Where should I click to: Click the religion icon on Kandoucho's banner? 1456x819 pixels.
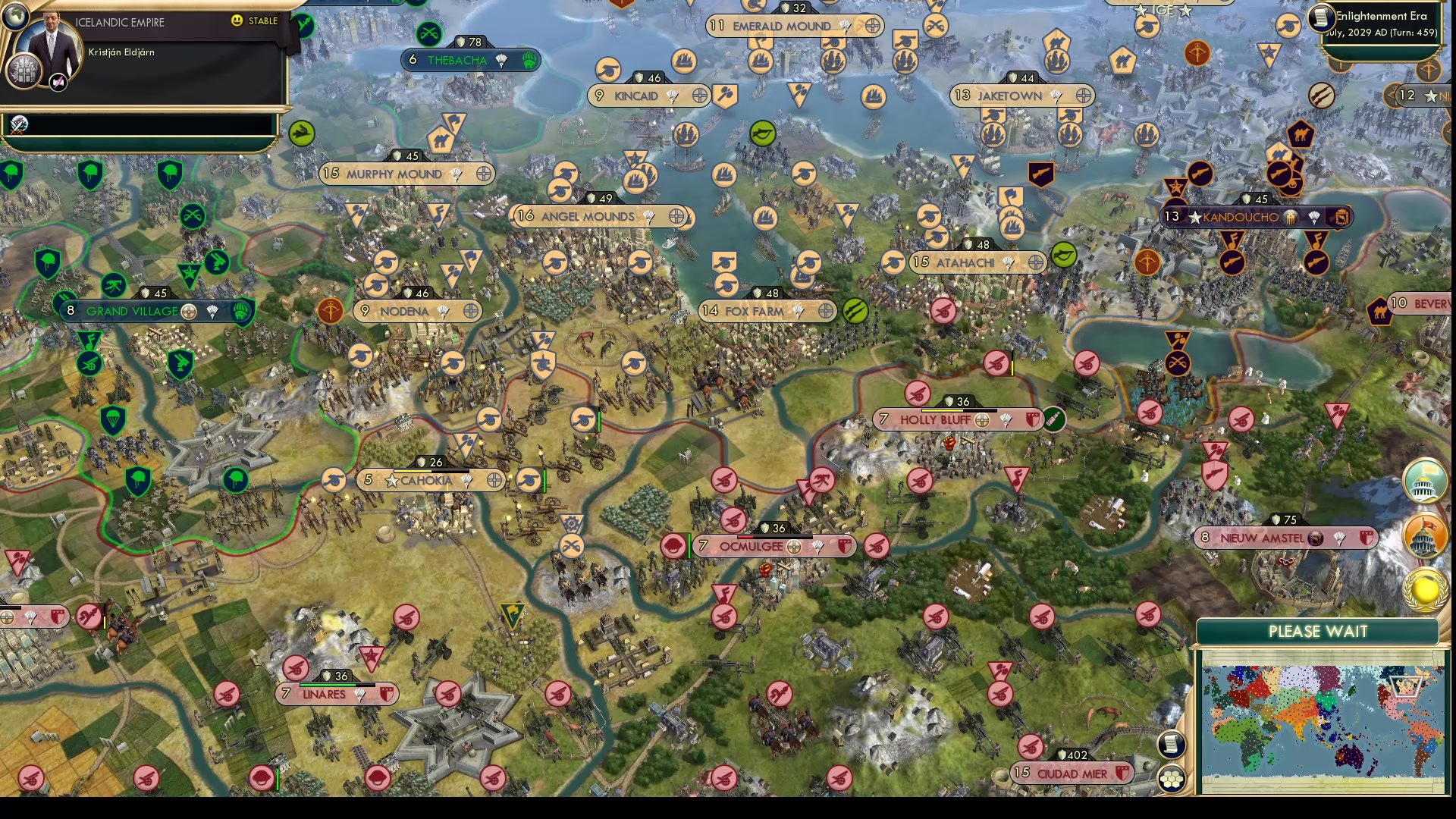[1290, 217]
